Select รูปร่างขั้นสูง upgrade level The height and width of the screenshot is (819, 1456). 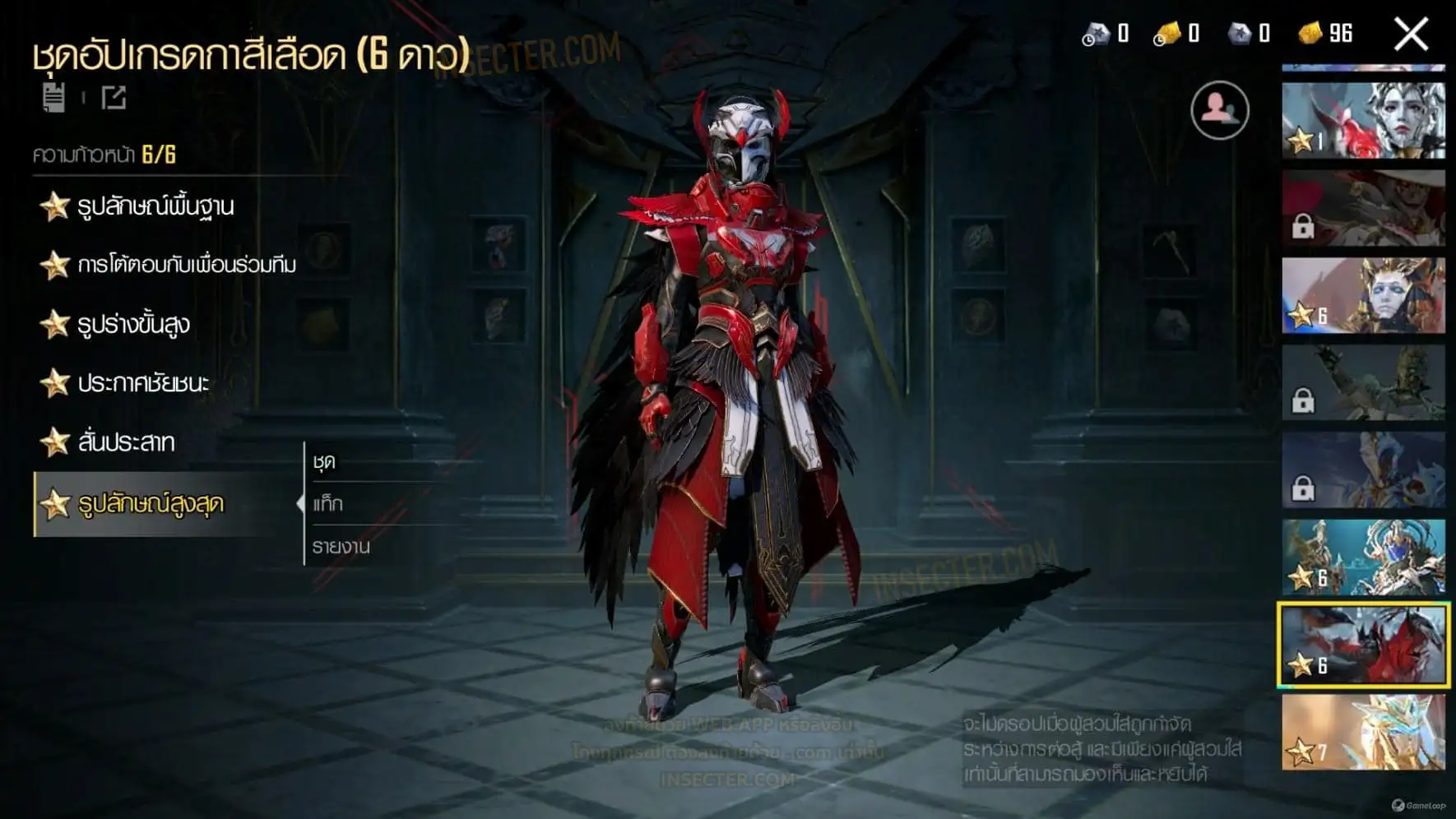133,324
